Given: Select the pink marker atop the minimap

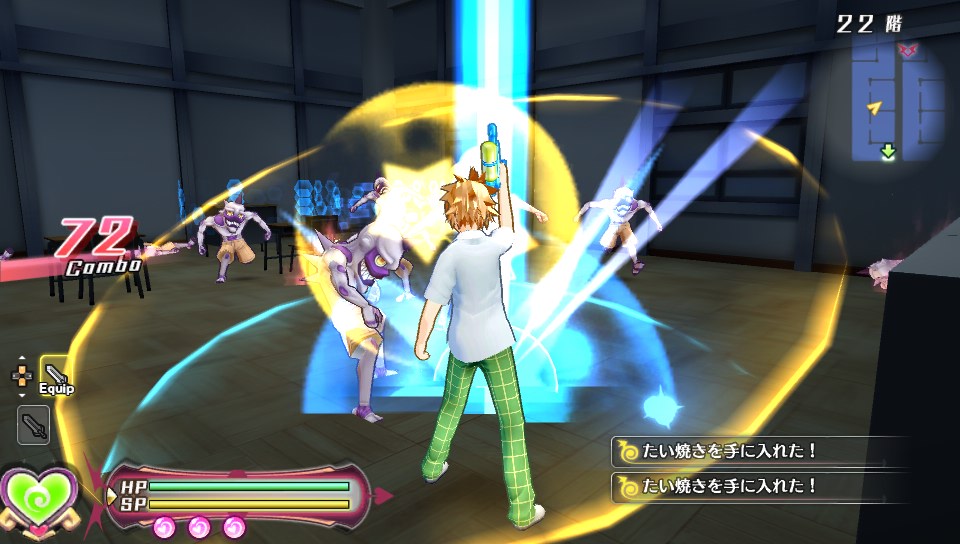Looking at the screenshot, I should pyautogui.click(x=908, y=50).
